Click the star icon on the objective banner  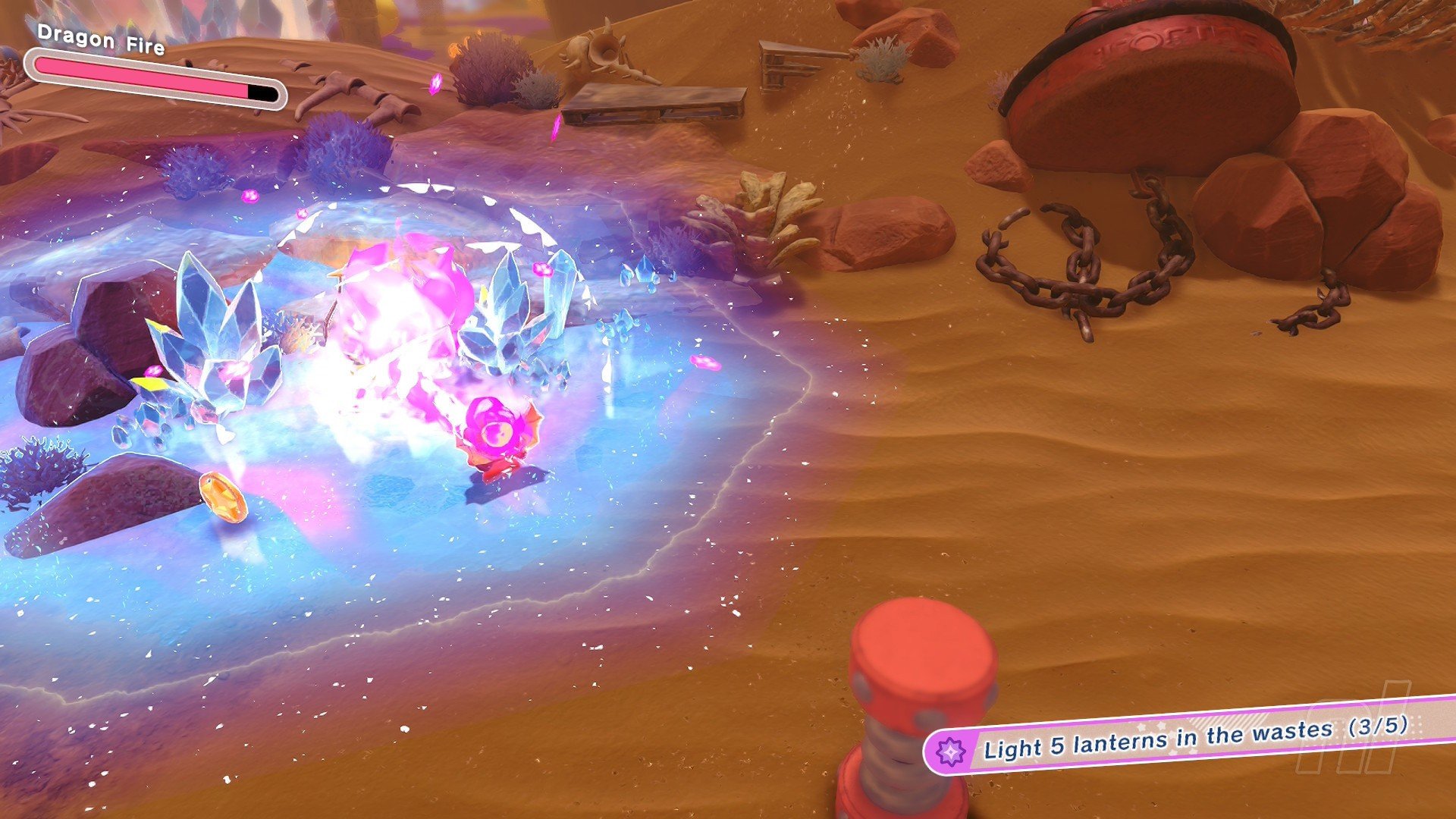click(950, 752)
